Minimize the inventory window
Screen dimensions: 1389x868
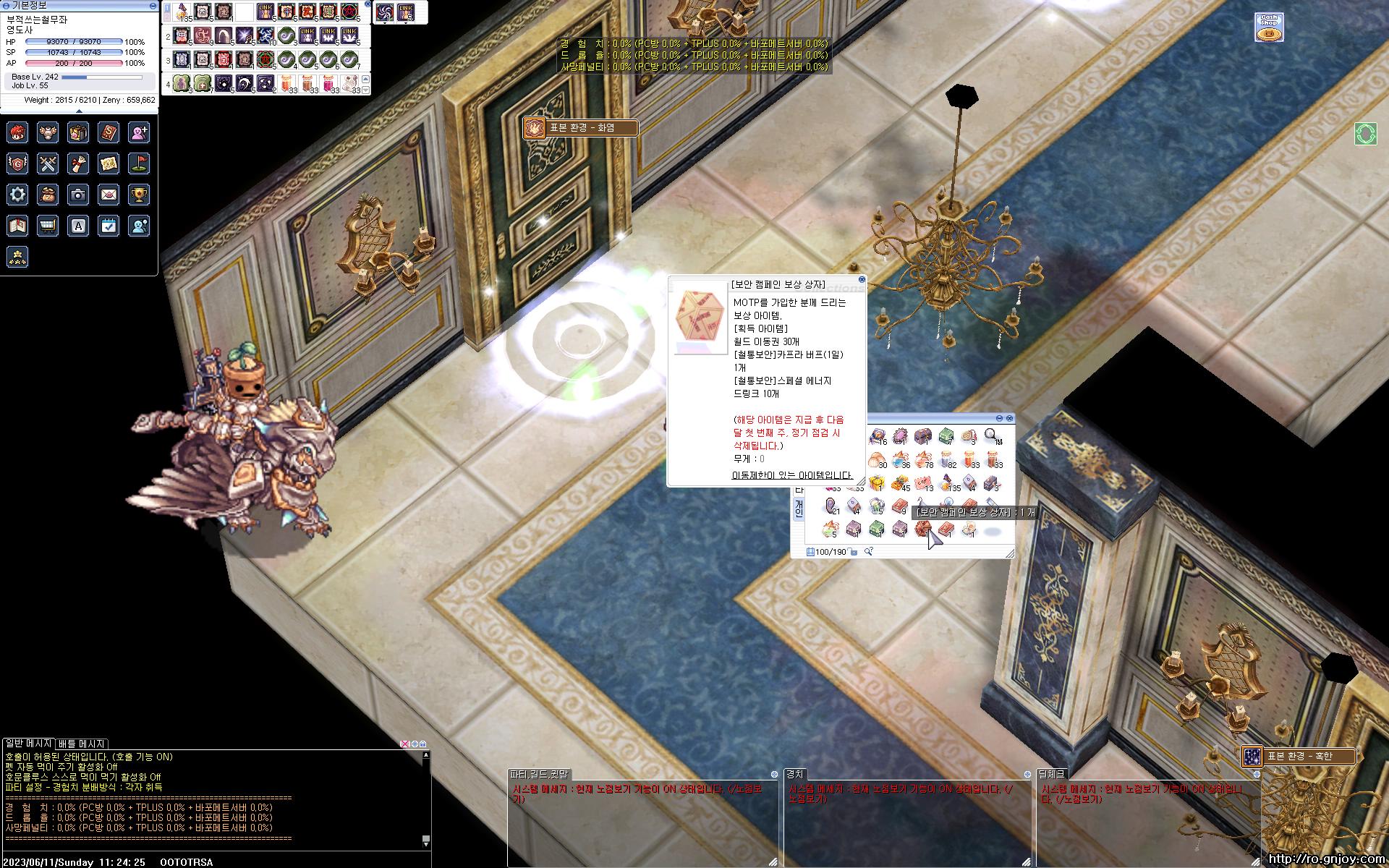tap(1000, 418)
